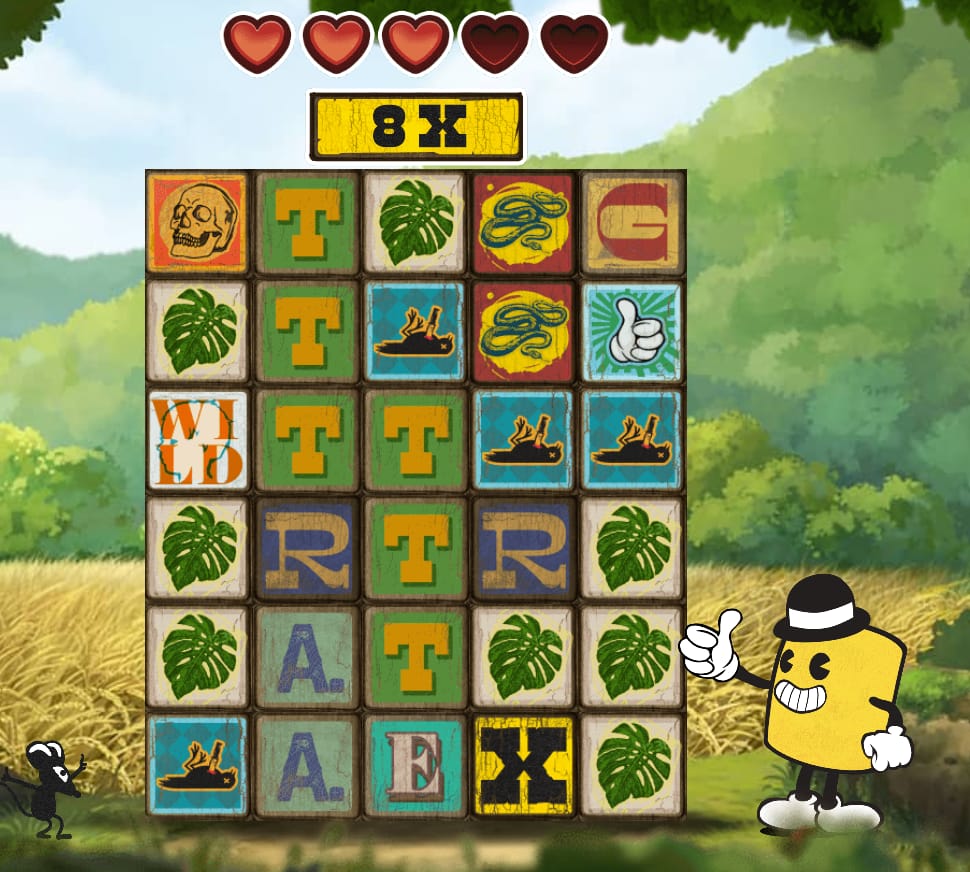The width and height of the screenshot is (970, 872).
Task: Choose the WILD tile
Action: coord(198,440)
